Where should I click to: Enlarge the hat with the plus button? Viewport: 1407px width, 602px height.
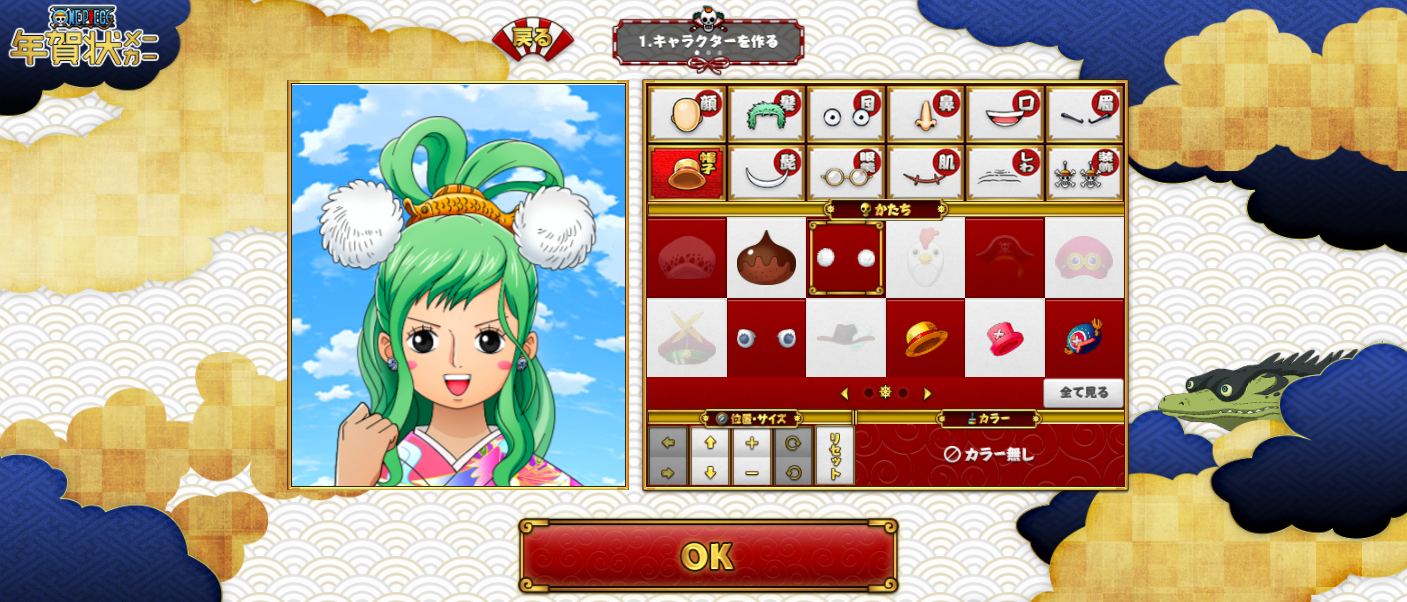click(x=752, y=443)
